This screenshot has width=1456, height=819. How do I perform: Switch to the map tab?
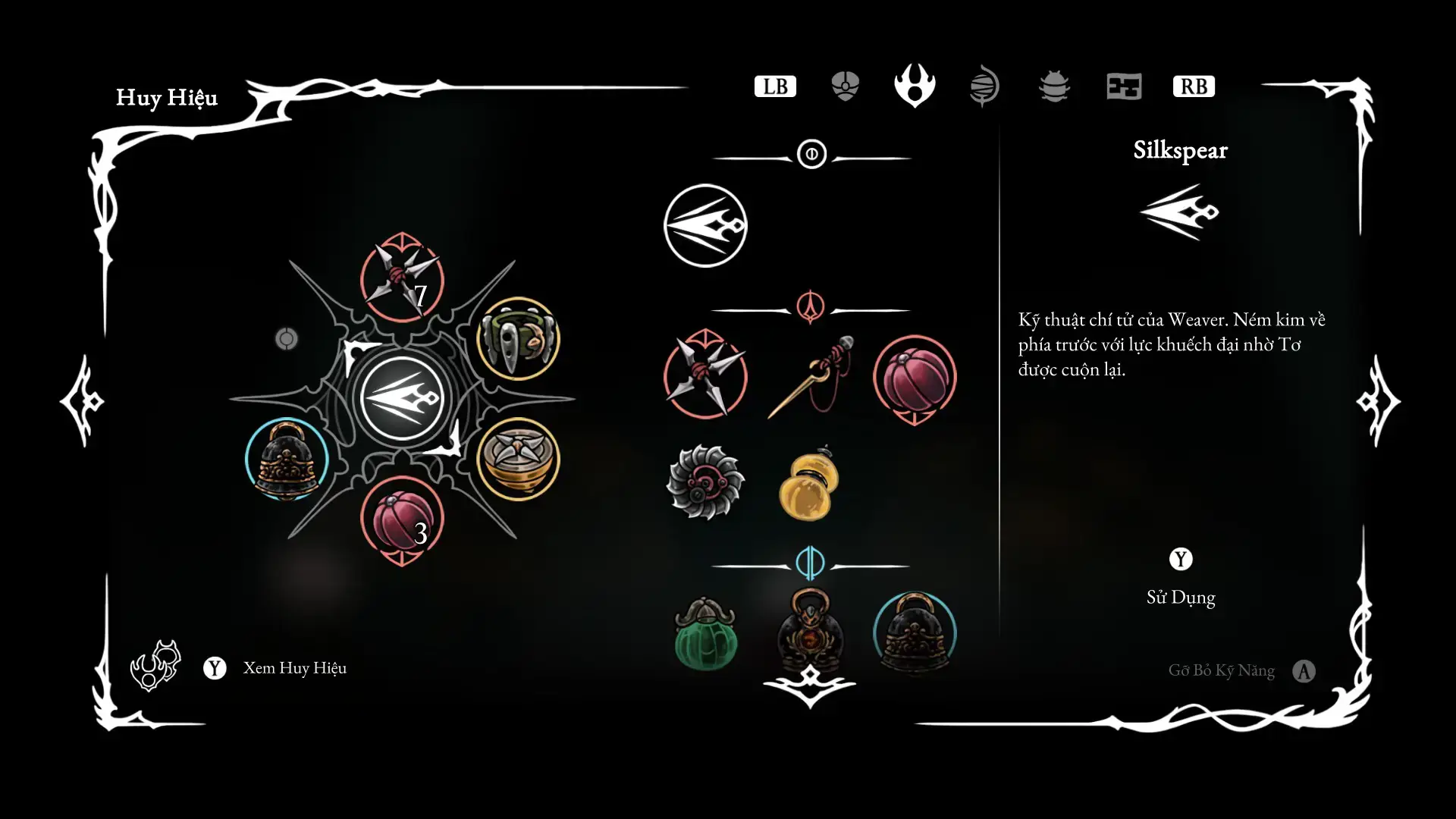(x=1124, y=86)
